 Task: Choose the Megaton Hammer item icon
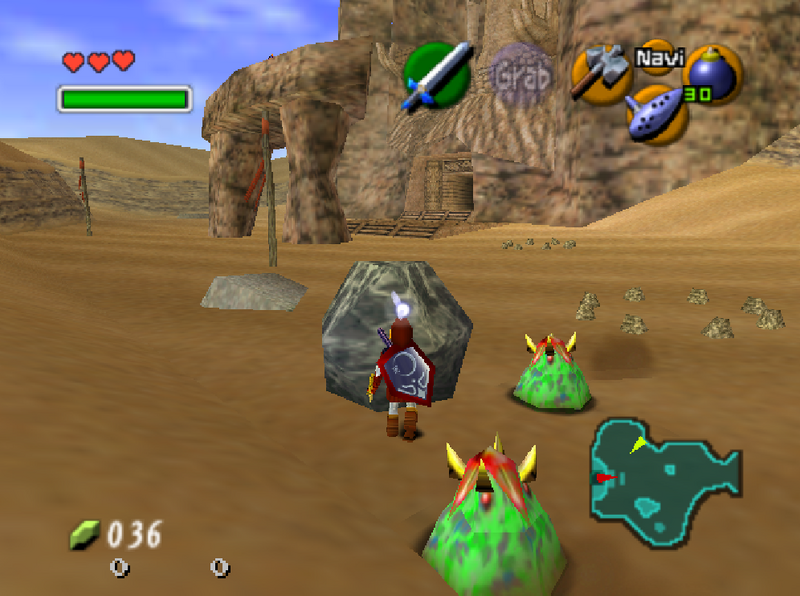click(x=599, y=76)
